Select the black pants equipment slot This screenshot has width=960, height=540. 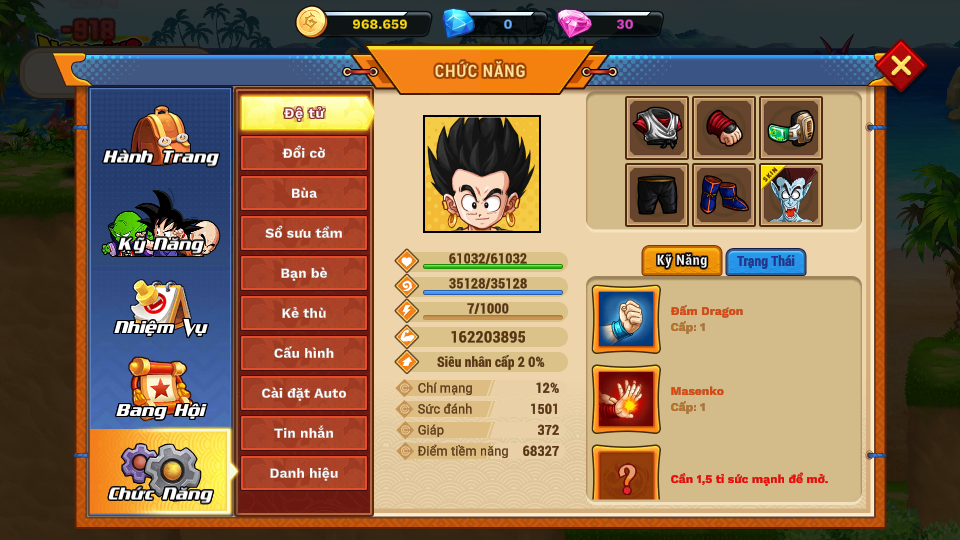coord(657,195)
